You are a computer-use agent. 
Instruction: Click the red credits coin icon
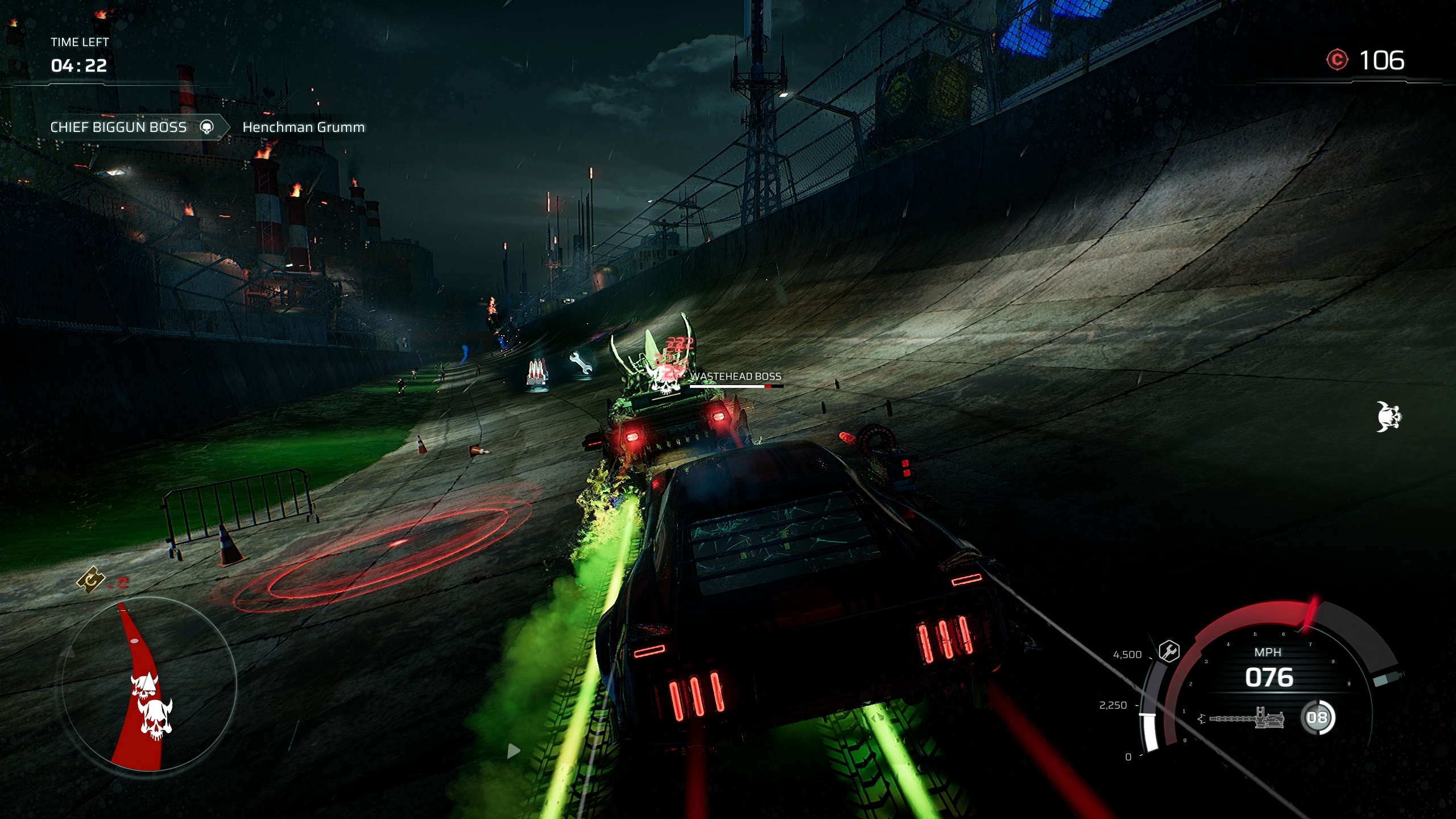[x=1337, y=60]
